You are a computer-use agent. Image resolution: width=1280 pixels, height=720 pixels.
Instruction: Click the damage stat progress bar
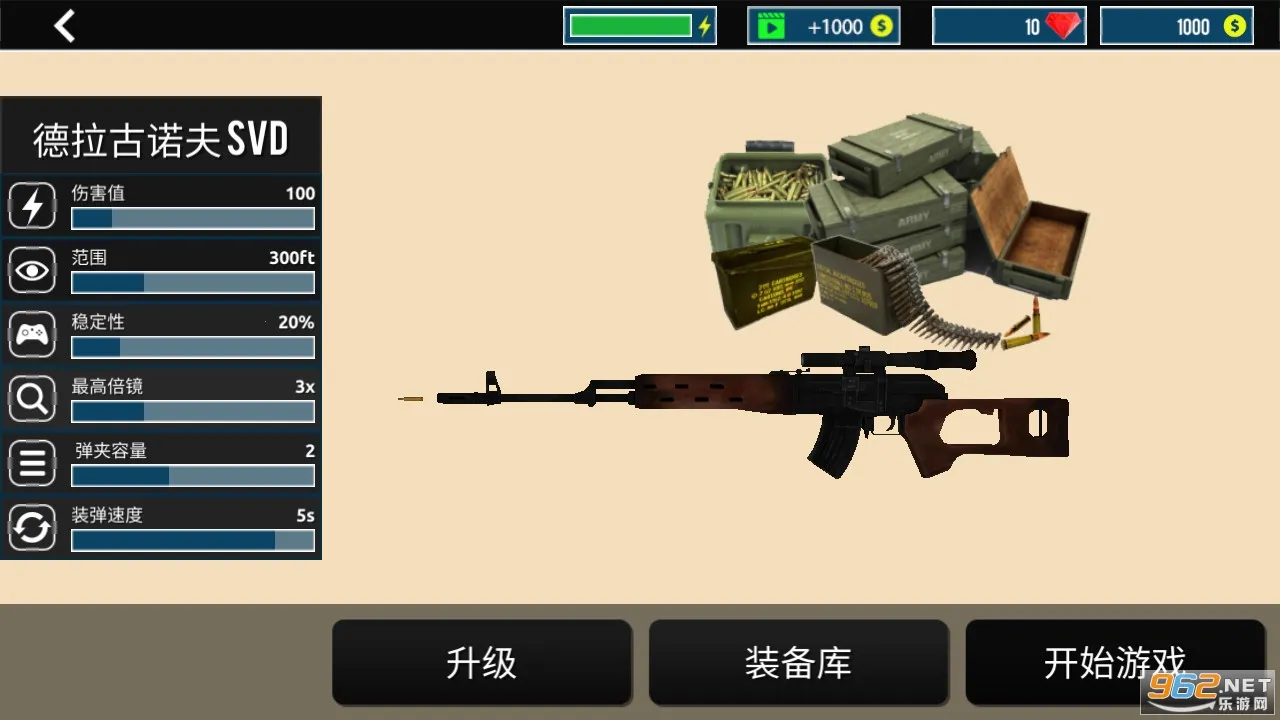192,218
